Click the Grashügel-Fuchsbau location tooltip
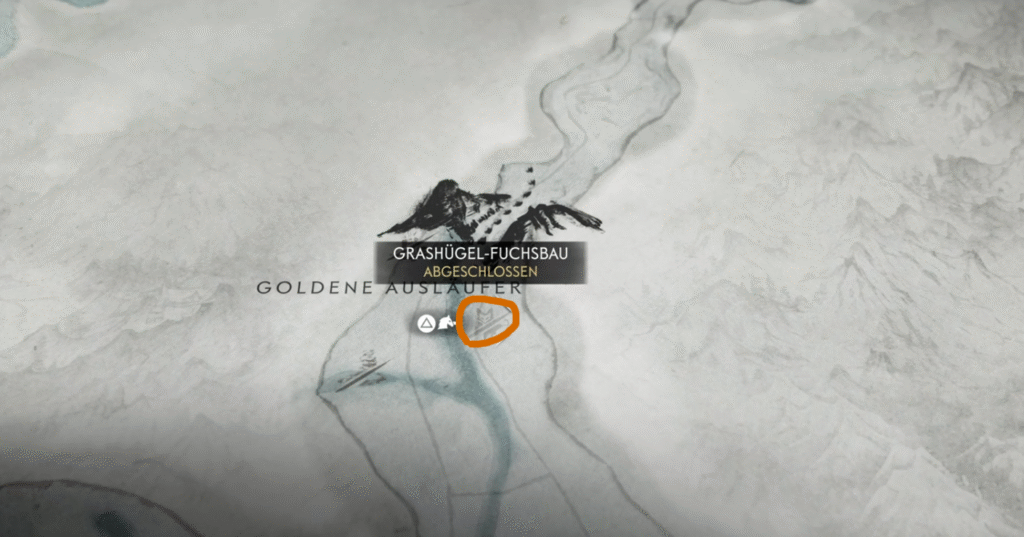 (481, 262)
